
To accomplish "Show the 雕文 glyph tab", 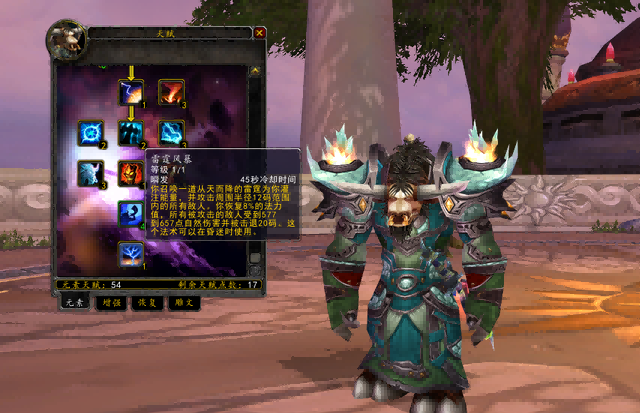I will tap(182, 302).
